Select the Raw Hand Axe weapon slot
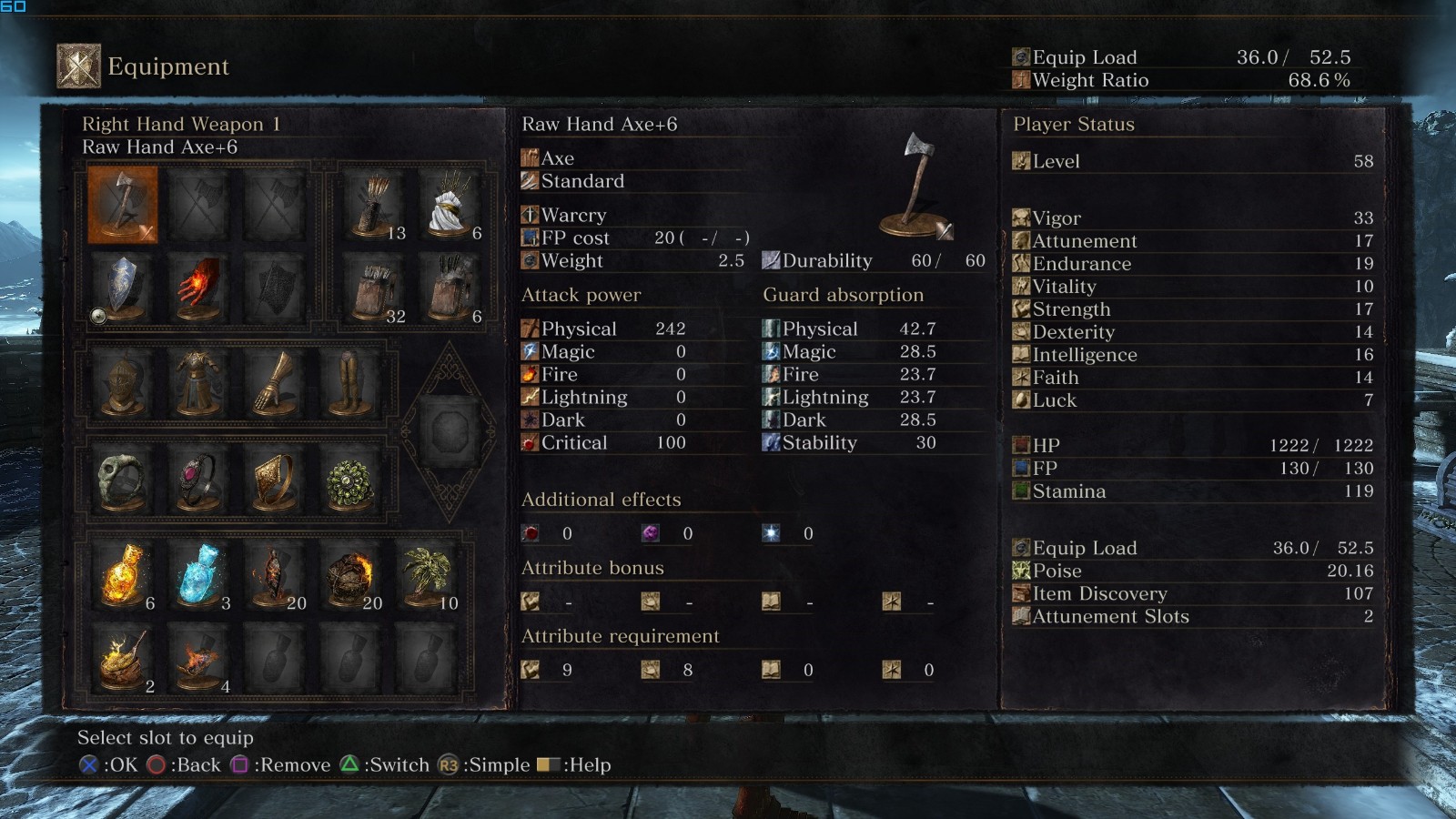Image resolution: width=1456 pixels, height=819 pixels. pyautogui.click(x=122, y=205)
